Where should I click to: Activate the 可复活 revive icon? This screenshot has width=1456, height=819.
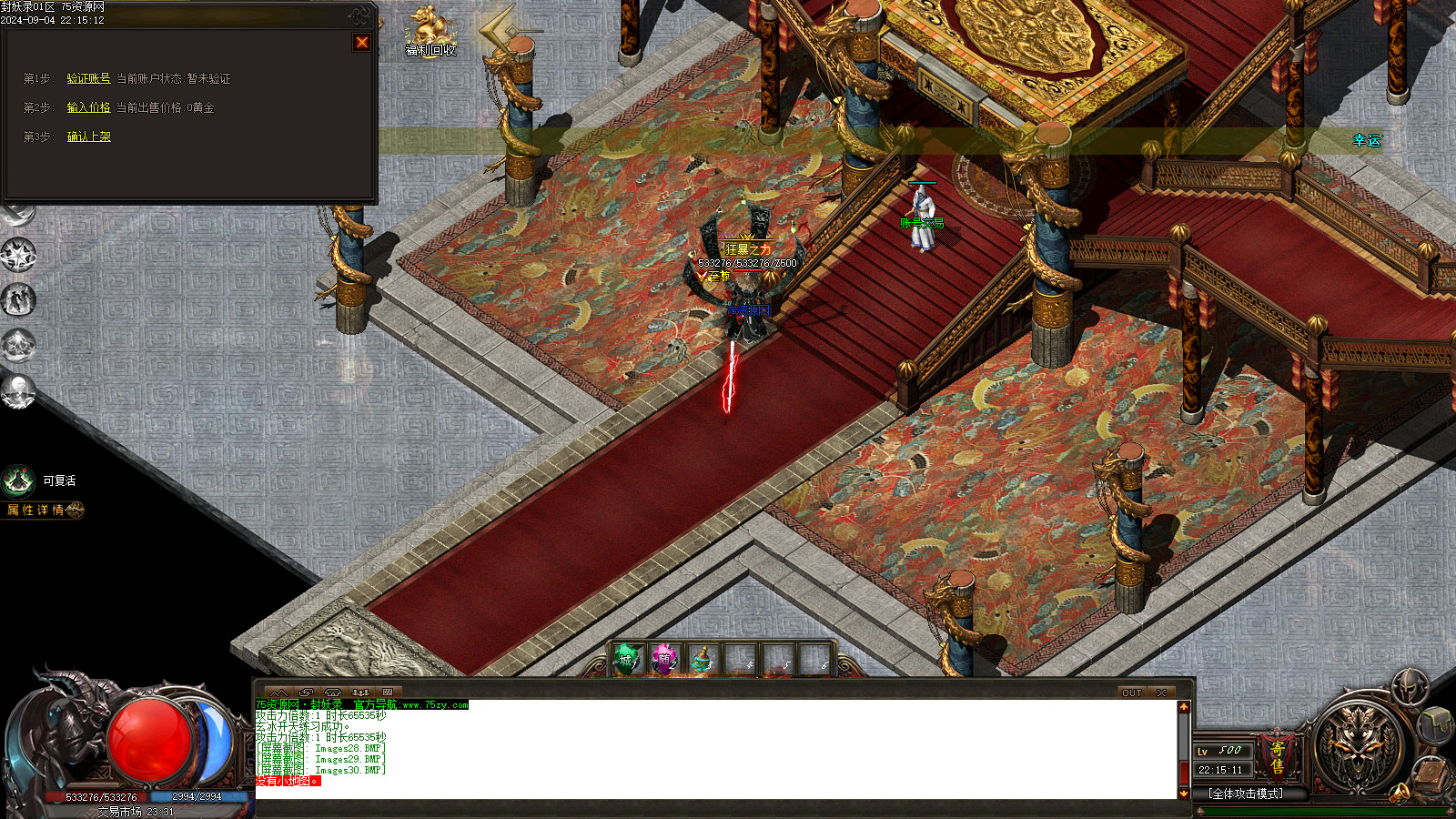(18, 480)
